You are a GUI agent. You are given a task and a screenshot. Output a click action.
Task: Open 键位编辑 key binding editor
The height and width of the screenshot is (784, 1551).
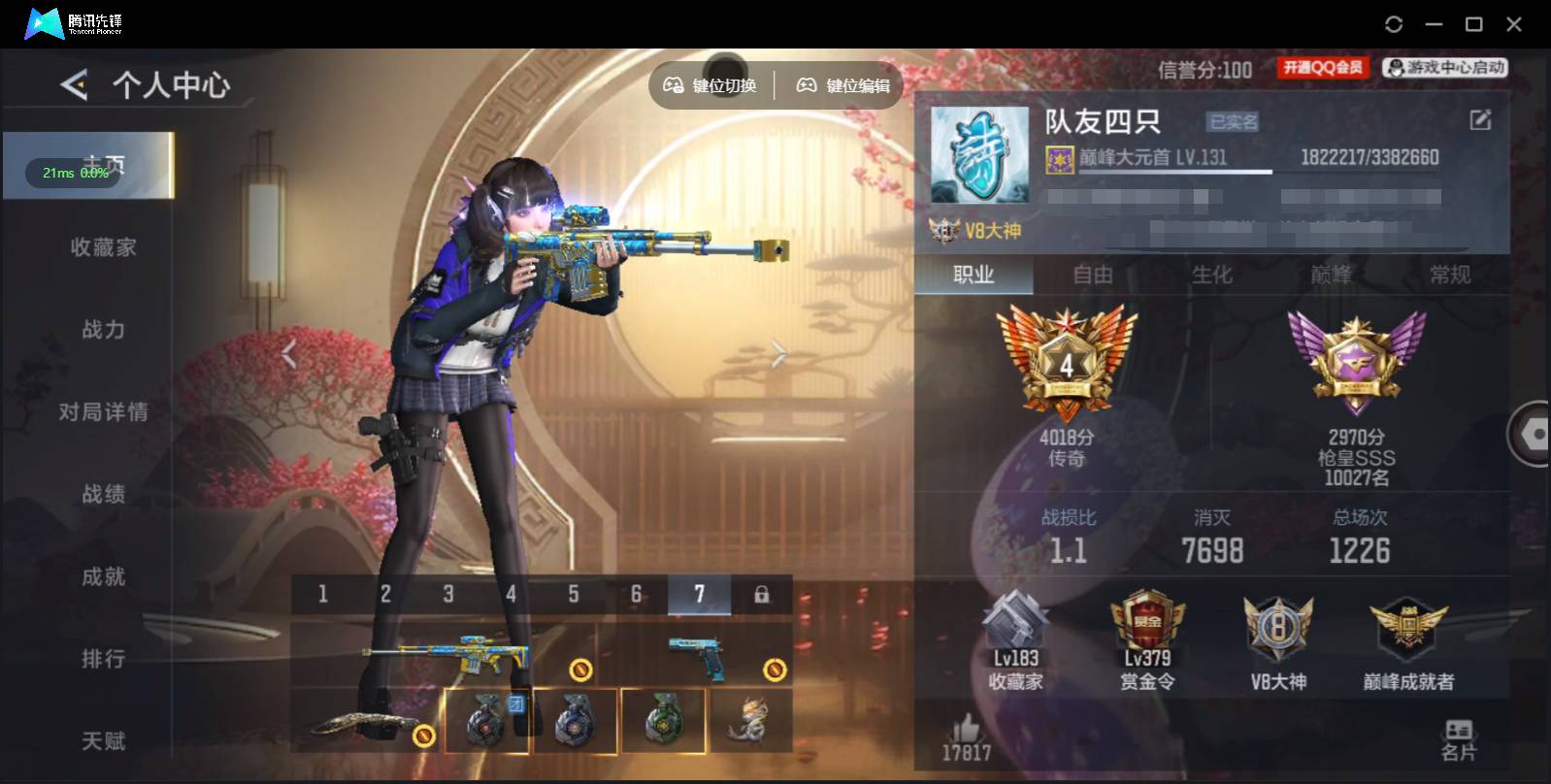(843, 84)
